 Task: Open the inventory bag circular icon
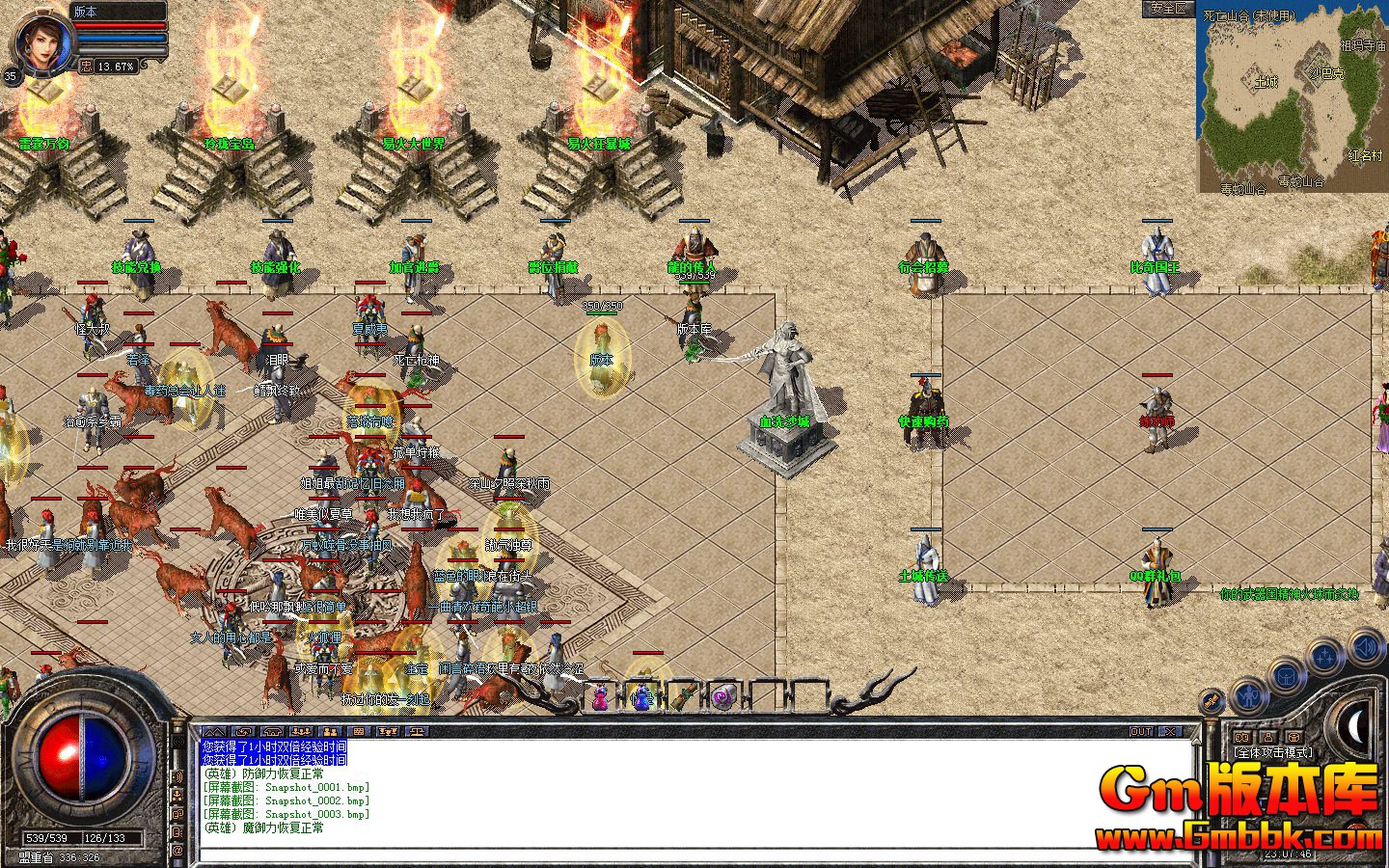point(1286,675)
